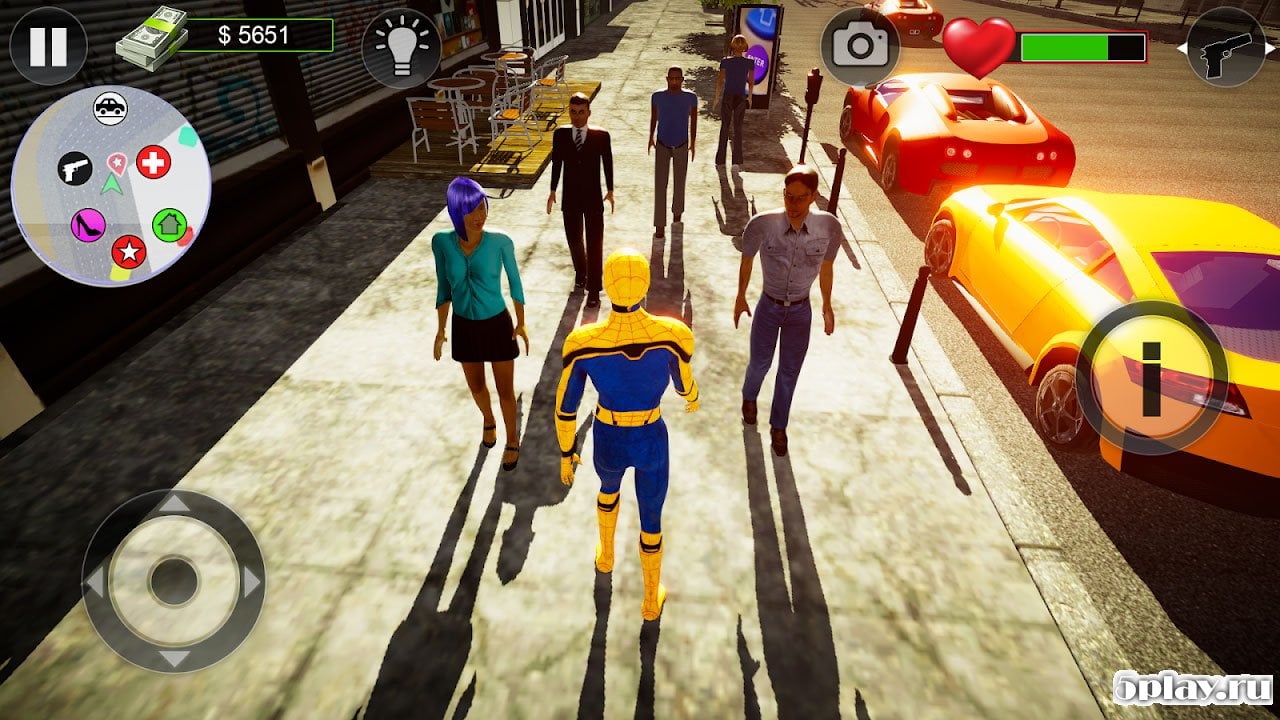Image resolution: width=1280 pixels, height=720 pixels.
Task: Tap the virtual joystick center knob
Action: coord(173,581)
